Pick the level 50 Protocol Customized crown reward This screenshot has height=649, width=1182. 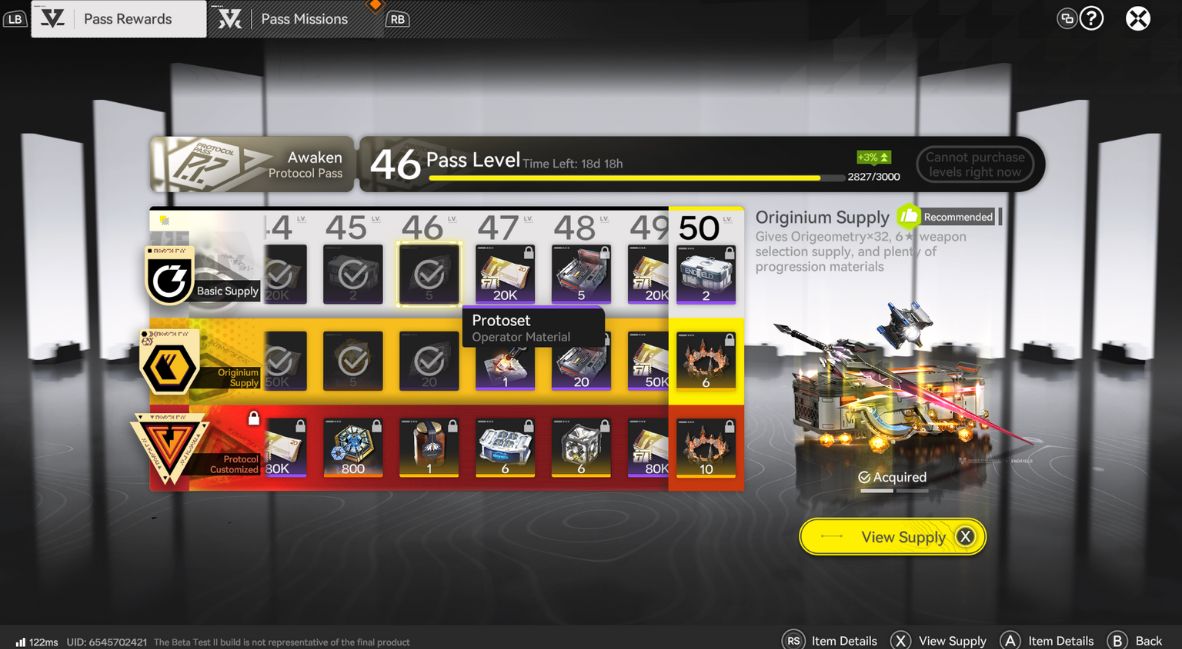706,448
